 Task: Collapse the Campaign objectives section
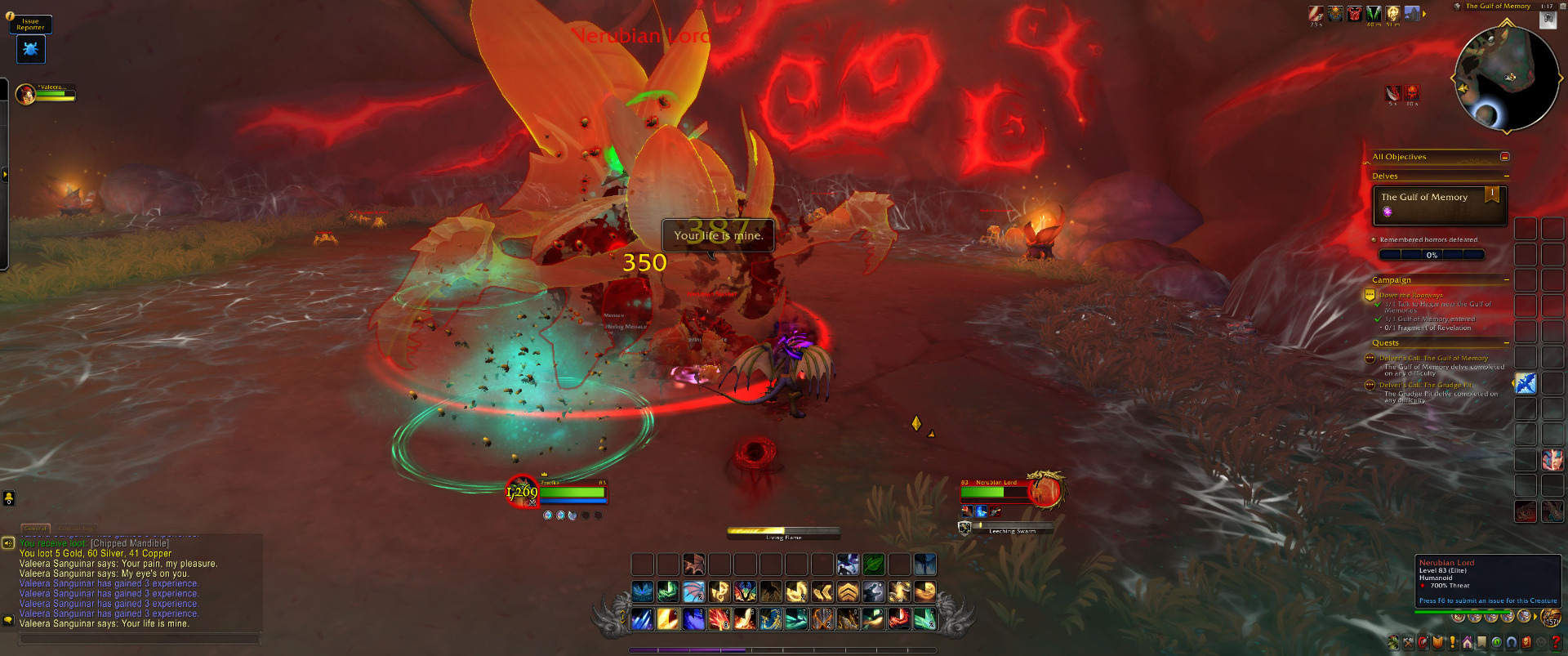tap(1506, 280)
